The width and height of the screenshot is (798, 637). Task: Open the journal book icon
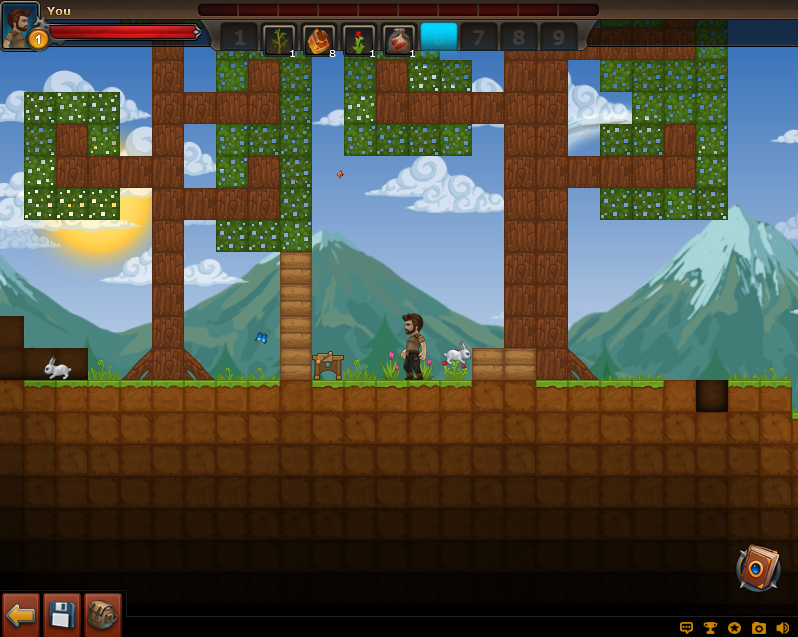758,568
